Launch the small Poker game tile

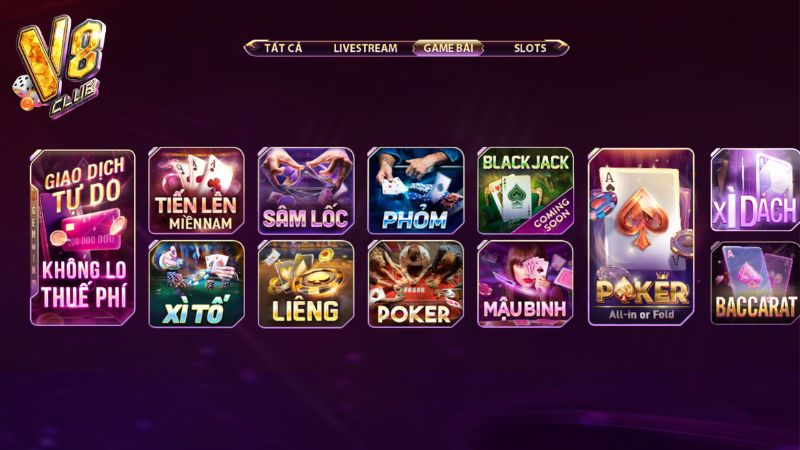tap(415, 284)
